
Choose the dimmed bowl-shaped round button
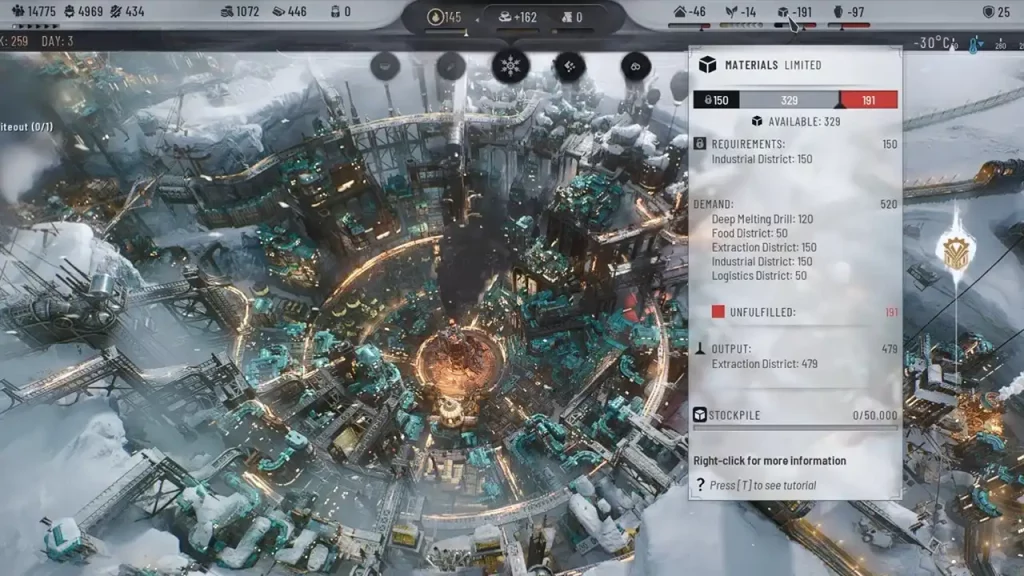click(x=386, y=67)
